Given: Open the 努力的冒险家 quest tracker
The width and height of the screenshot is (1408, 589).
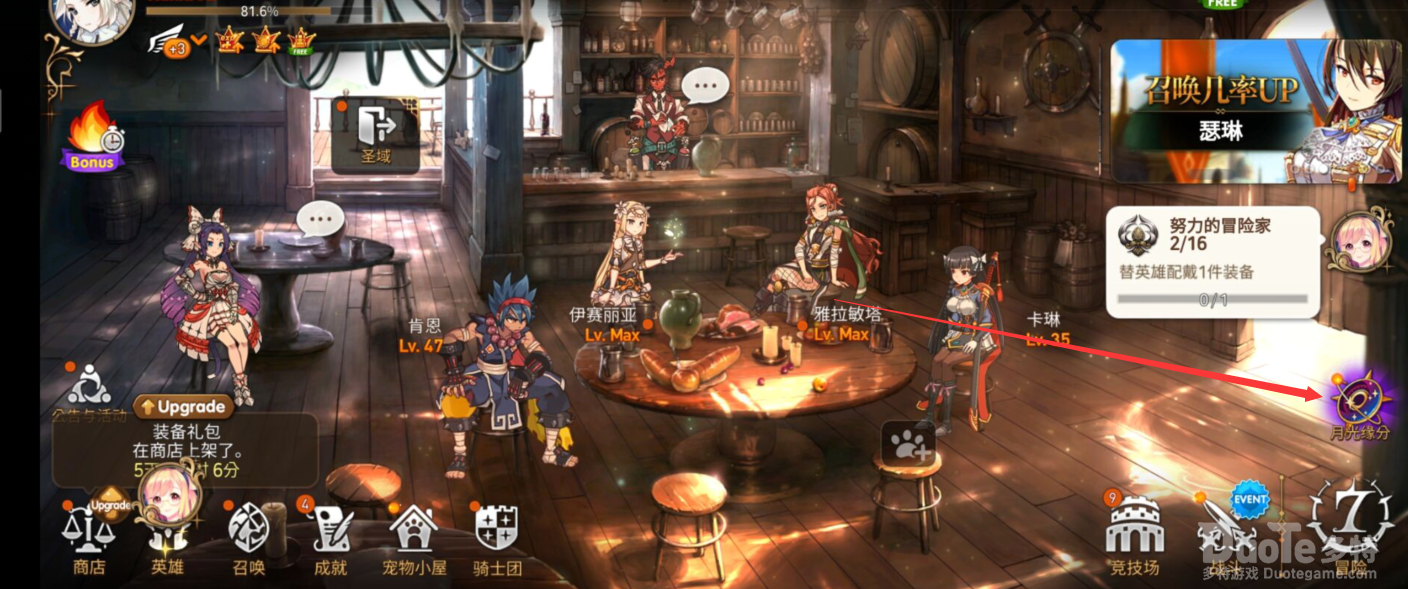Looking at the screenshot, I should click(1212, 262).
